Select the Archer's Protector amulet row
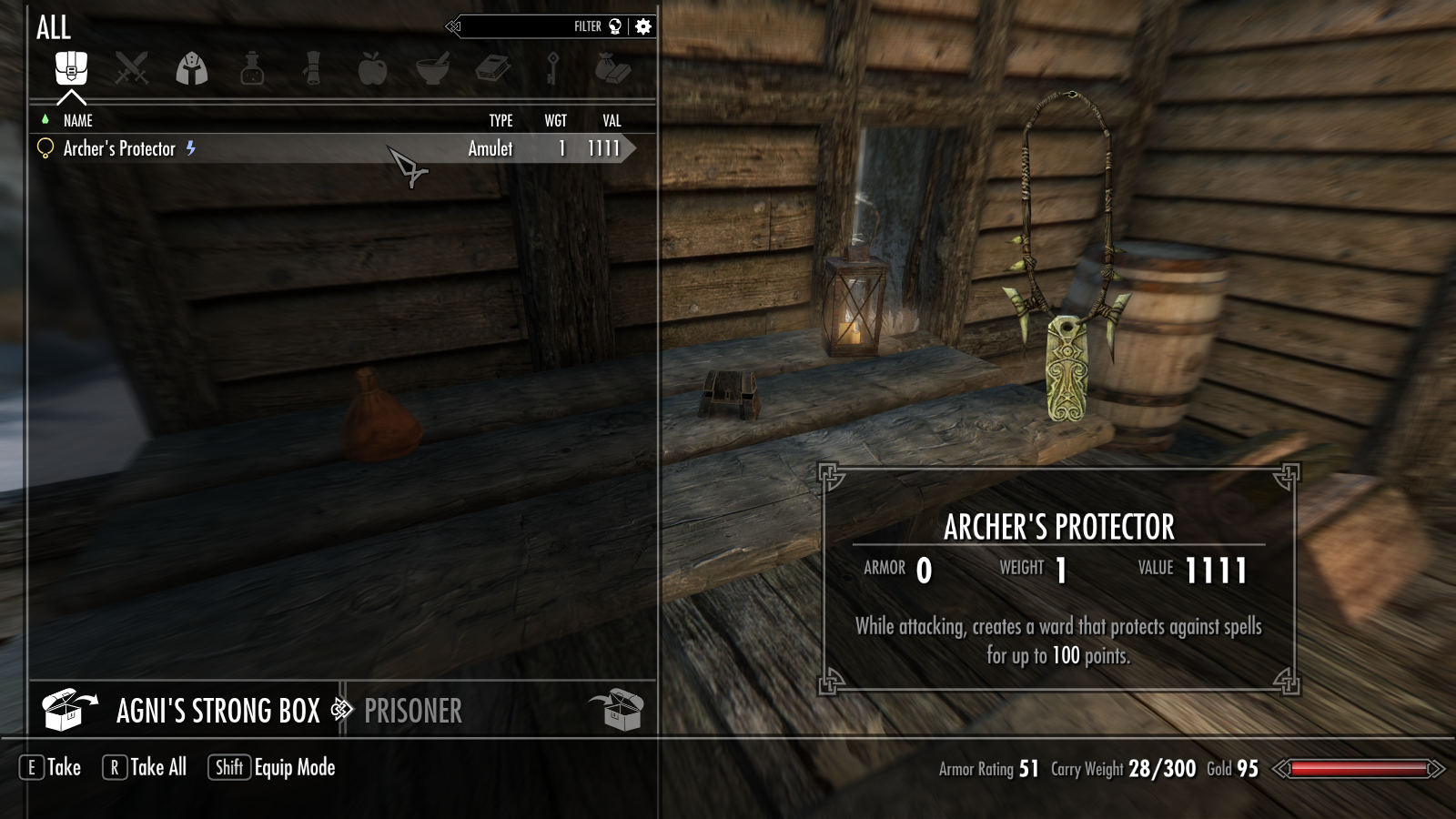Screen dimensions: 1456x819 [x=273, y=148]
